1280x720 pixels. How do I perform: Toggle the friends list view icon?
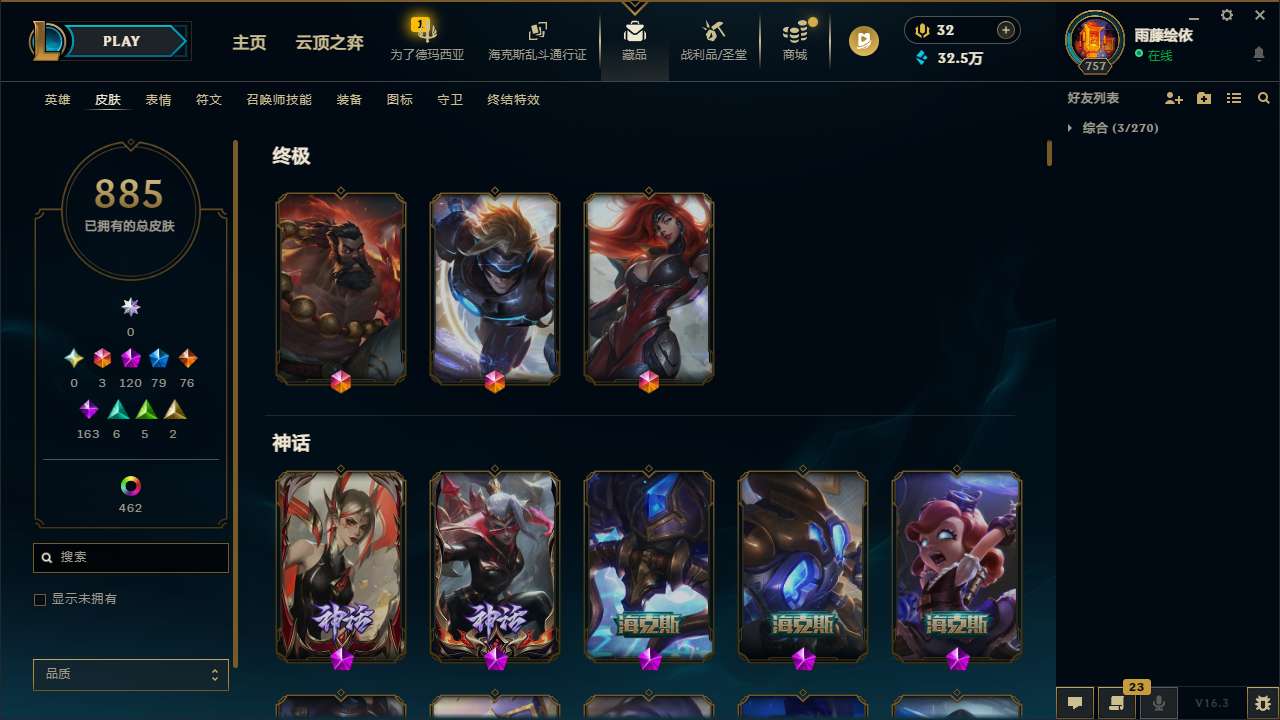click(x=1234, y=98)
